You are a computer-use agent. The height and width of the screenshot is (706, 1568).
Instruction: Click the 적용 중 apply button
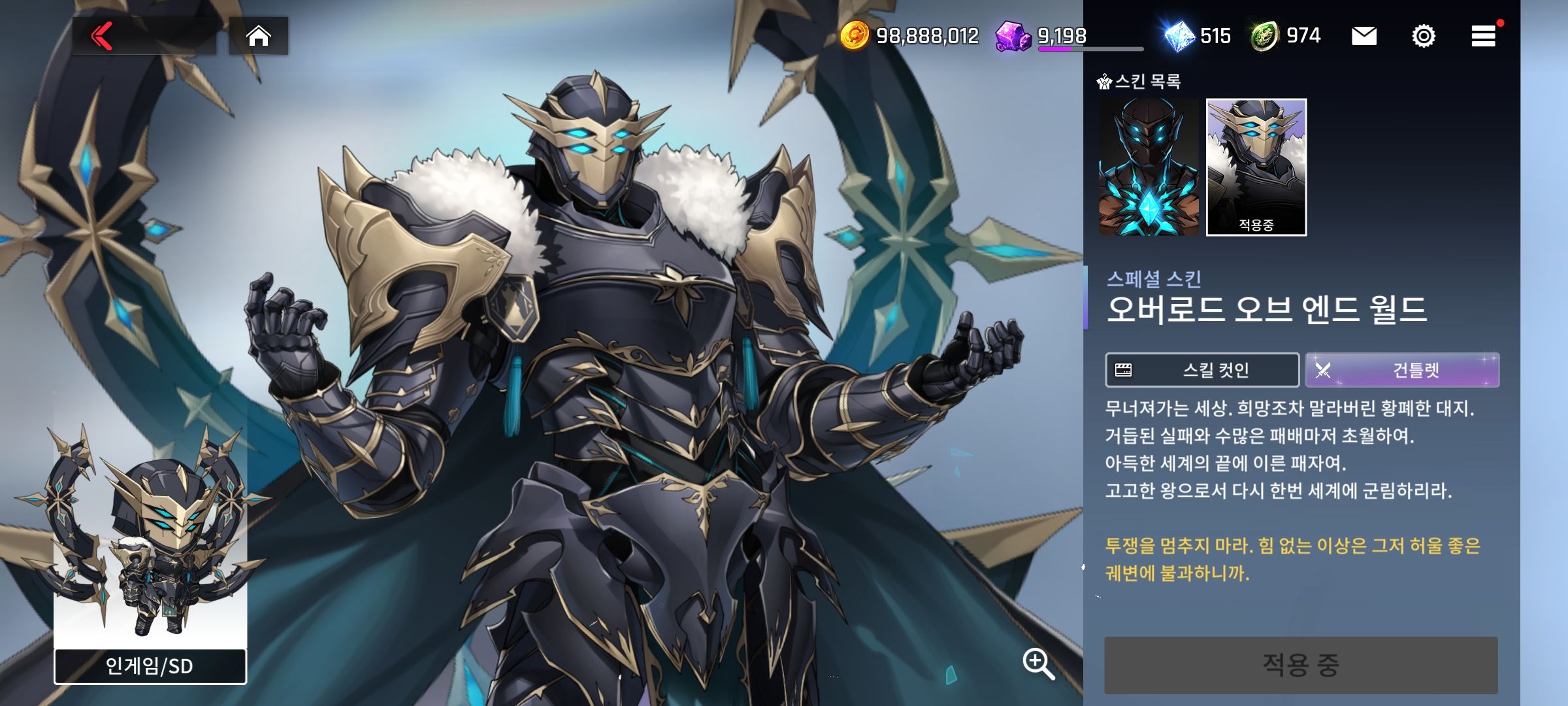pos(1300,665)
